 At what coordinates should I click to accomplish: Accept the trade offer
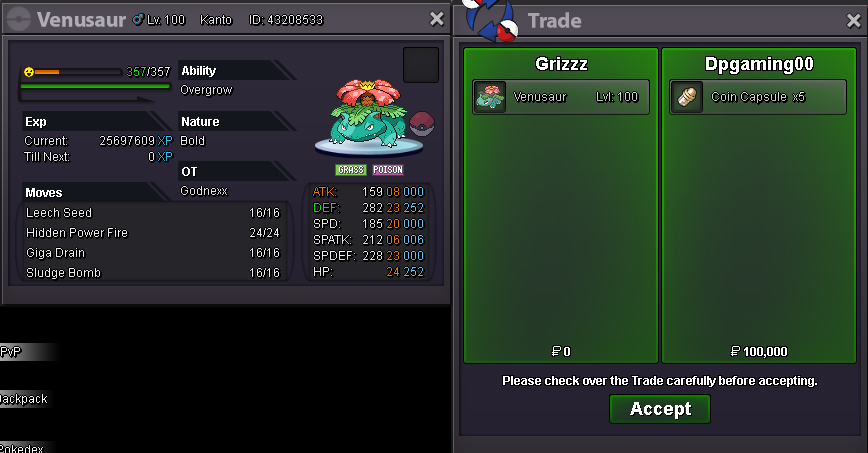(660, 409)
